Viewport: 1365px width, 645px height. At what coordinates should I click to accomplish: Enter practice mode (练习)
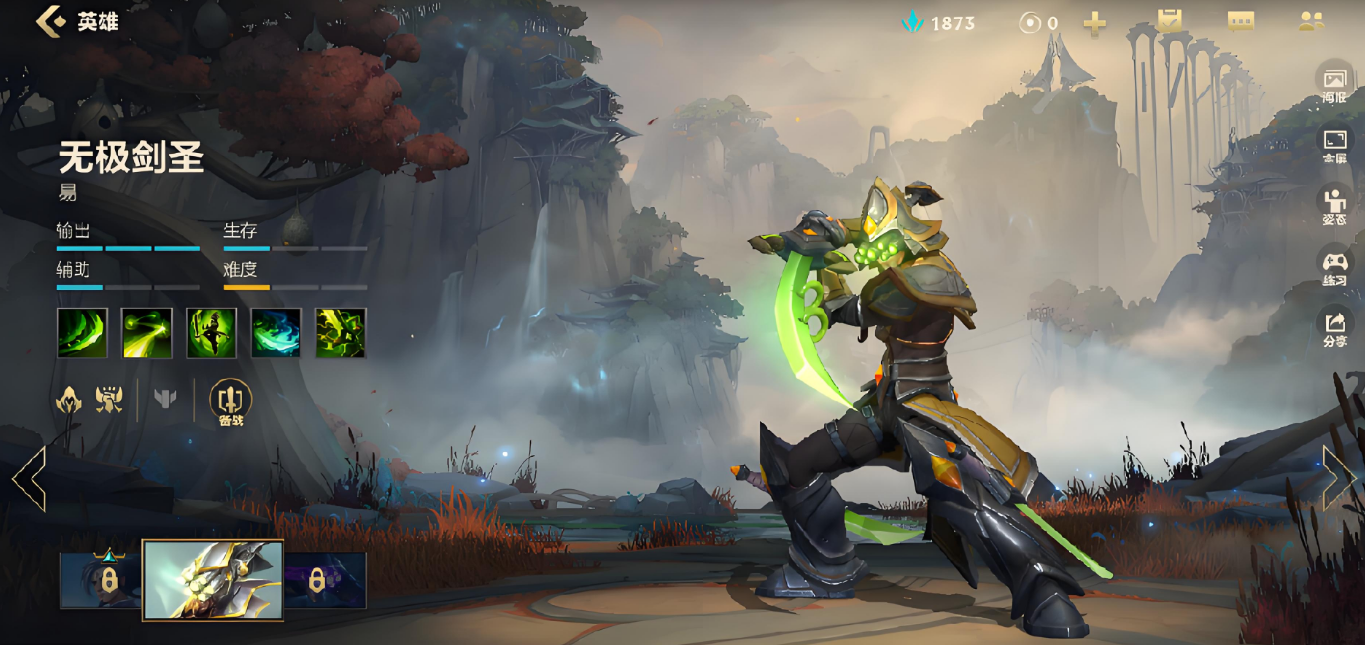coord(1335,267)
